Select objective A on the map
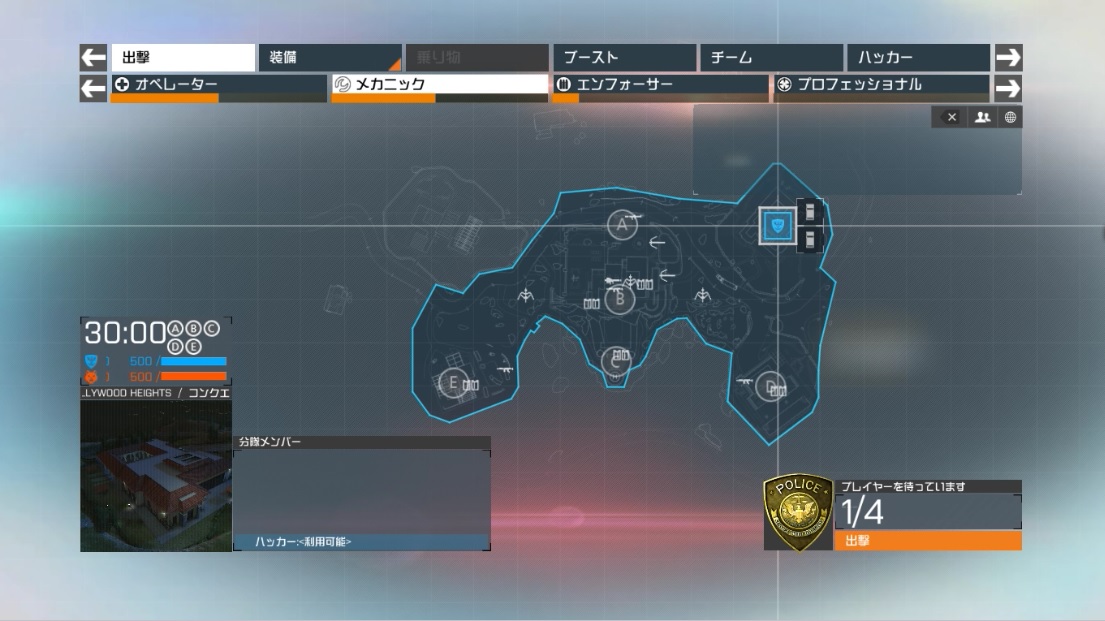This screenshot has width=1105, height=621. coord(623,225)
